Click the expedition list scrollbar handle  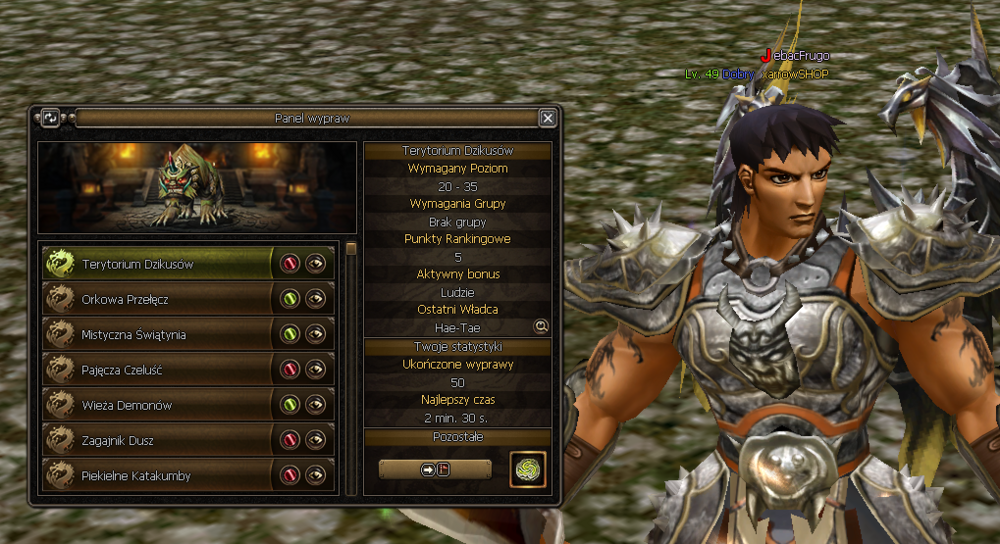[x=351, y=249]
